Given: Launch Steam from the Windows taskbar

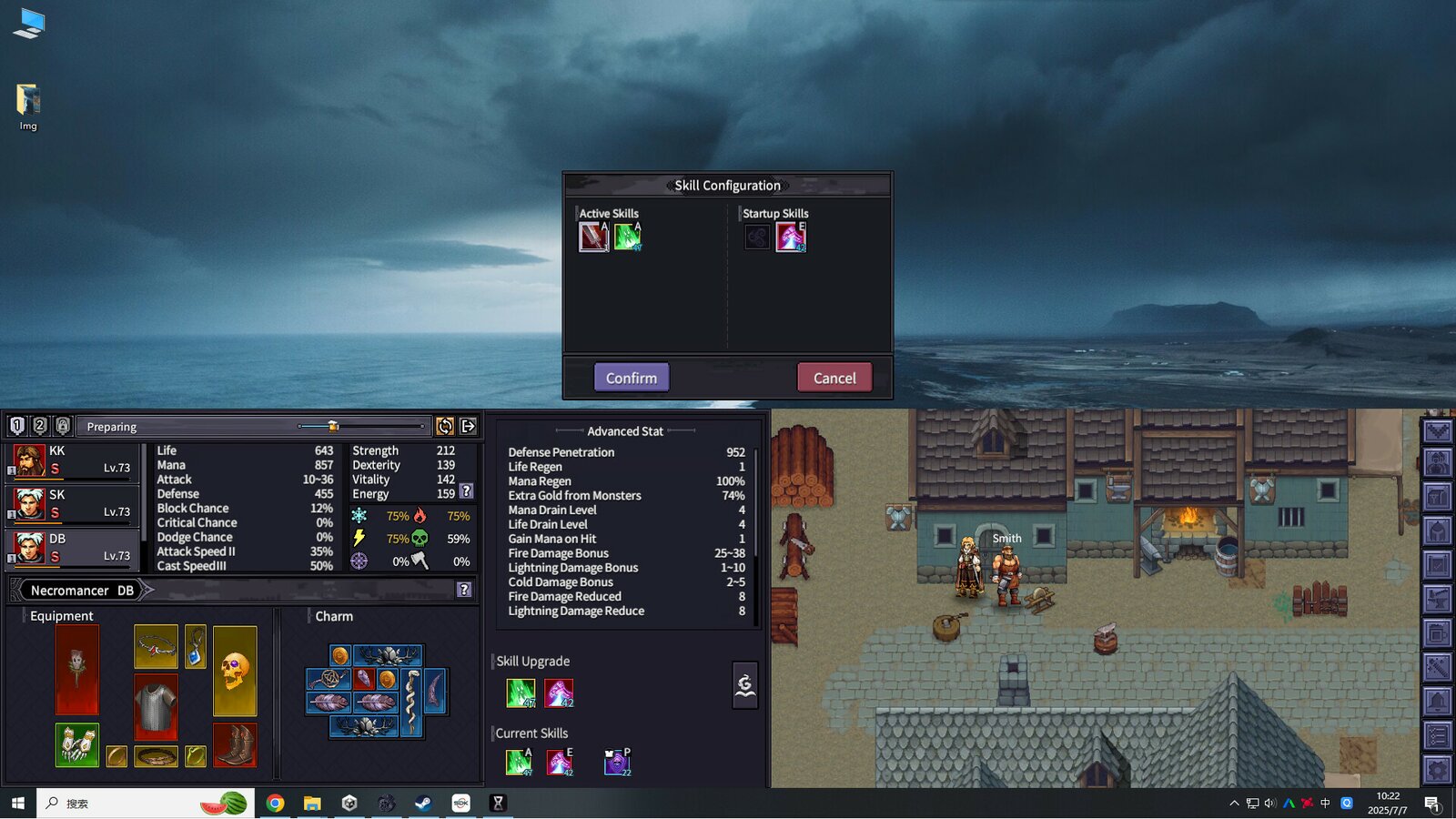Looking at the screenshot, I should [423, 804].
